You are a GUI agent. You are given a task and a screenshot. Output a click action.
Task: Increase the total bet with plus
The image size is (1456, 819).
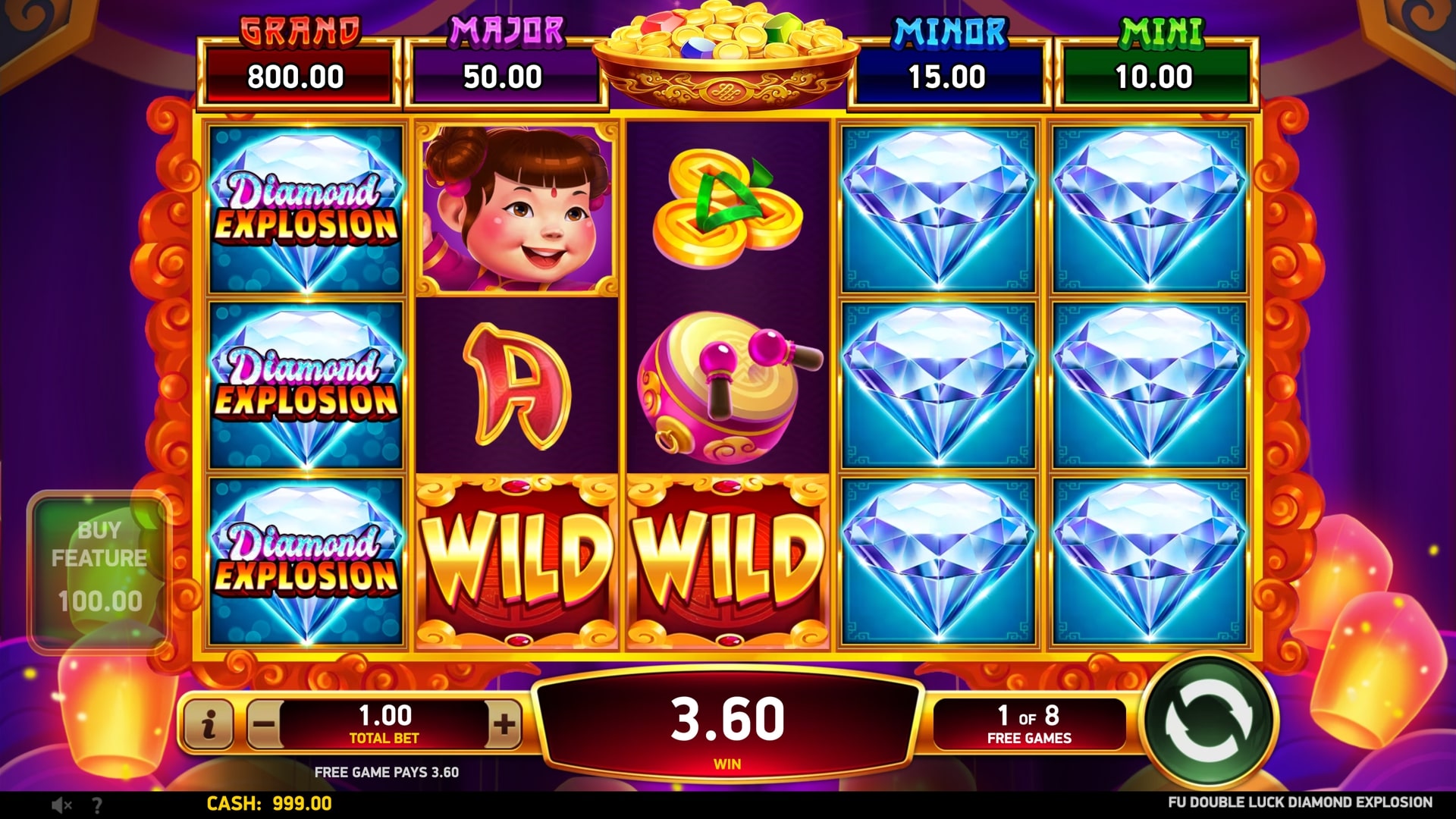504,724
